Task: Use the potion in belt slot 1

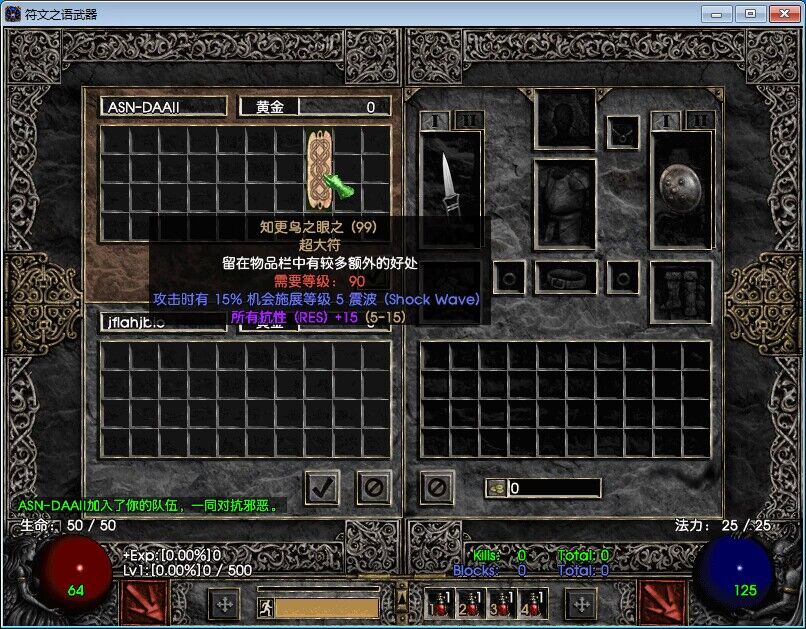Action: [440, 603]
